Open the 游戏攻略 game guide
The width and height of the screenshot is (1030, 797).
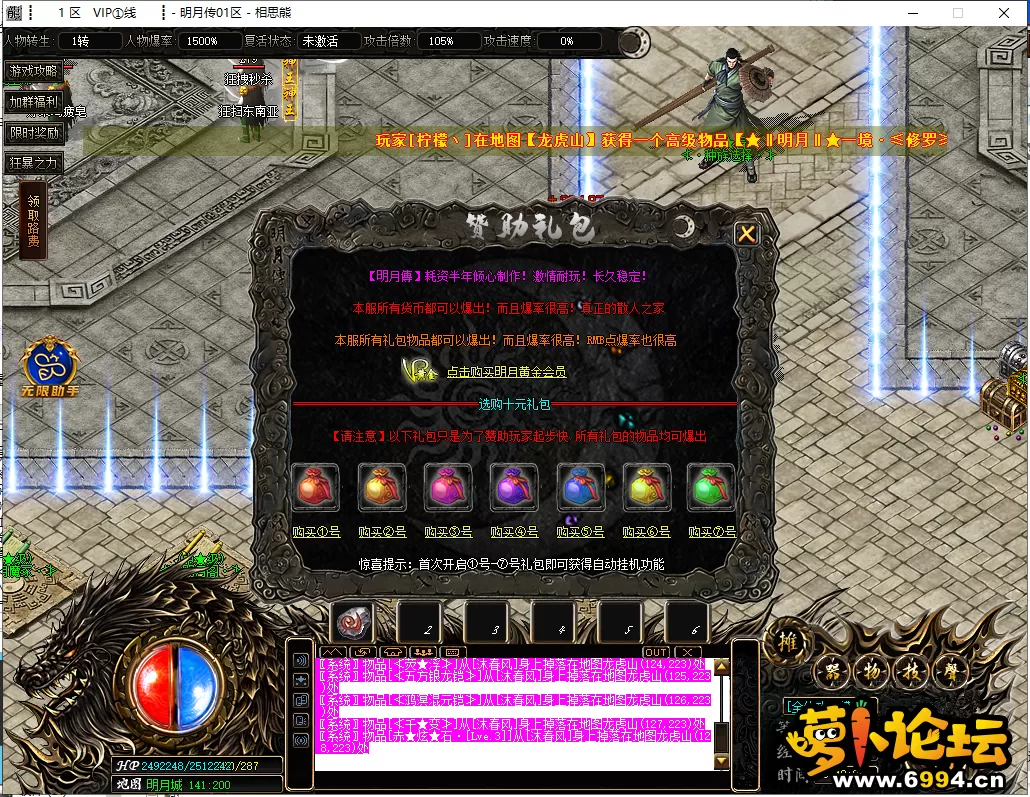(34, 71)
